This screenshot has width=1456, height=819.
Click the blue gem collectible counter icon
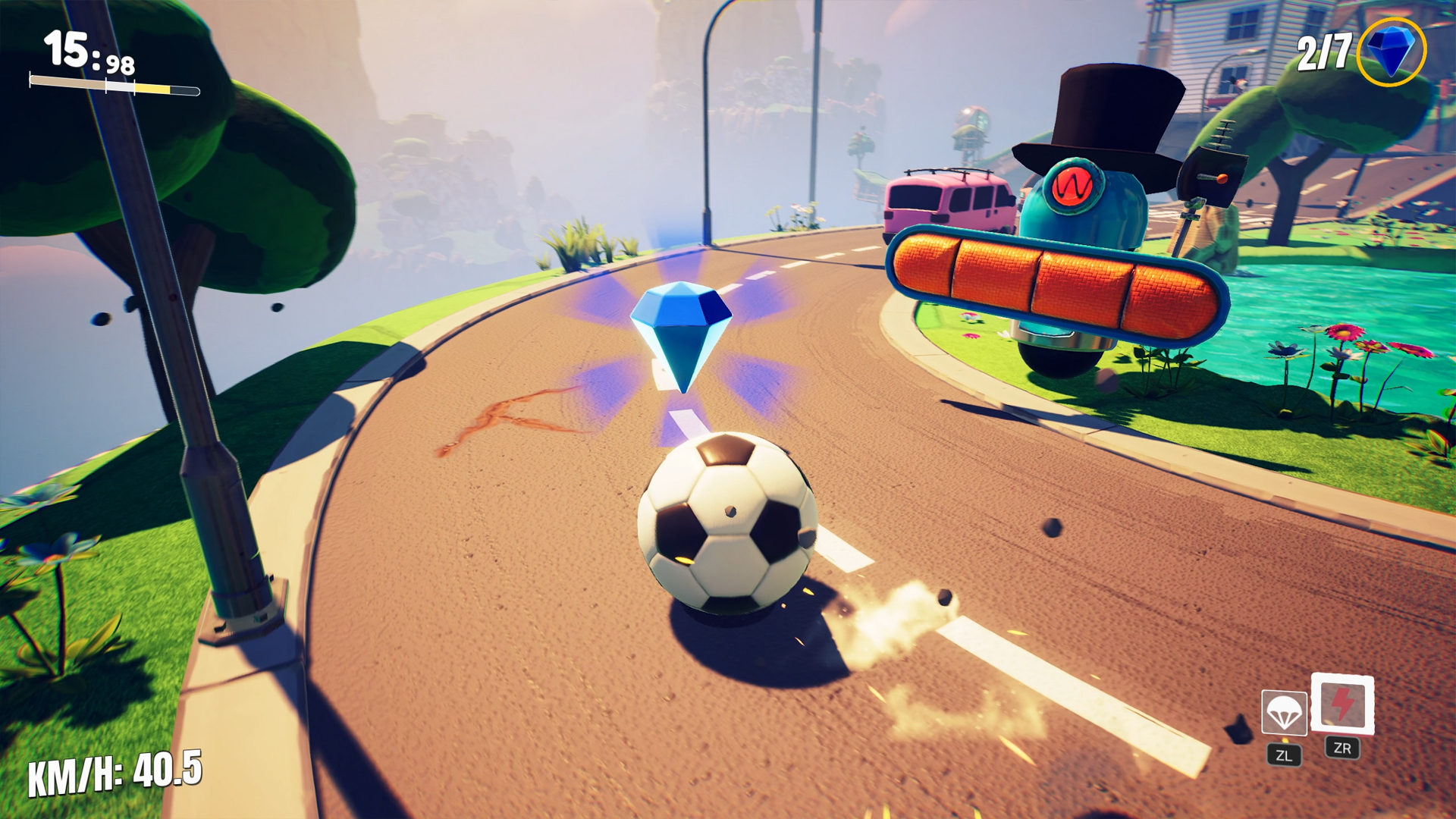1391,52
